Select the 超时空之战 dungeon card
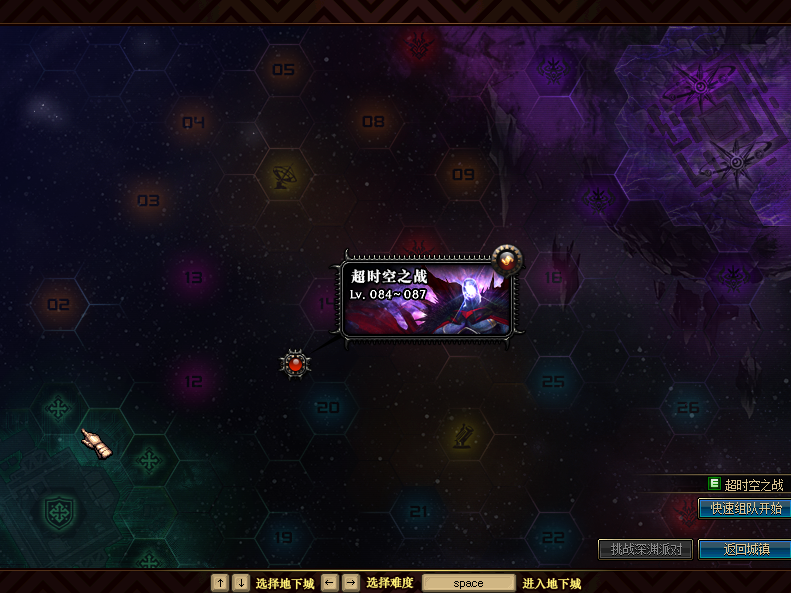The height and width of the screenshot is (593, 791). pos(427,300)
